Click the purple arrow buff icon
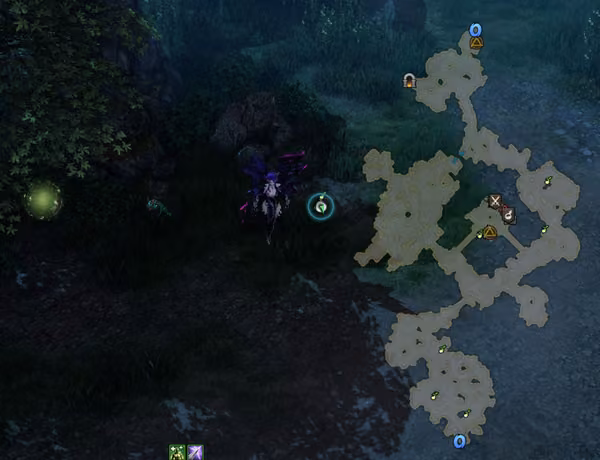The width and height of the screenshot is (600, 460). pos(195,452)
